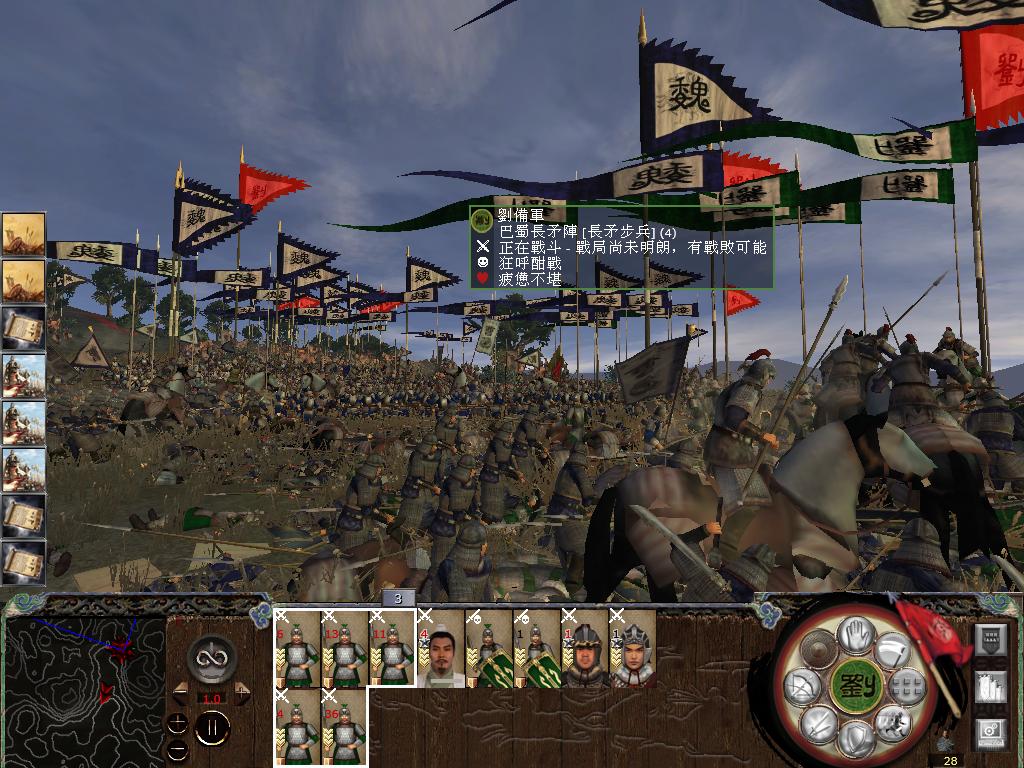Decrease the battle speed
This screenshot has width=1024, height=768.
(181, 692)
